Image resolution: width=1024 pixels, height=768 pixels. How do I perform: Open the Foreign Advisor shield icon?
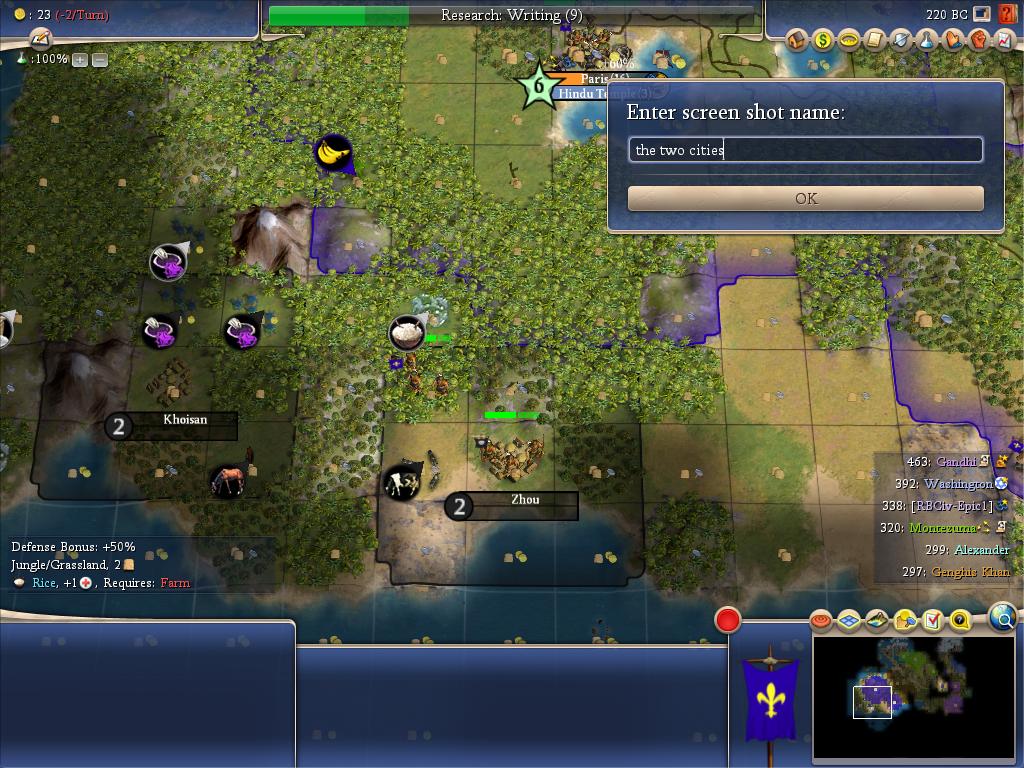901,40
